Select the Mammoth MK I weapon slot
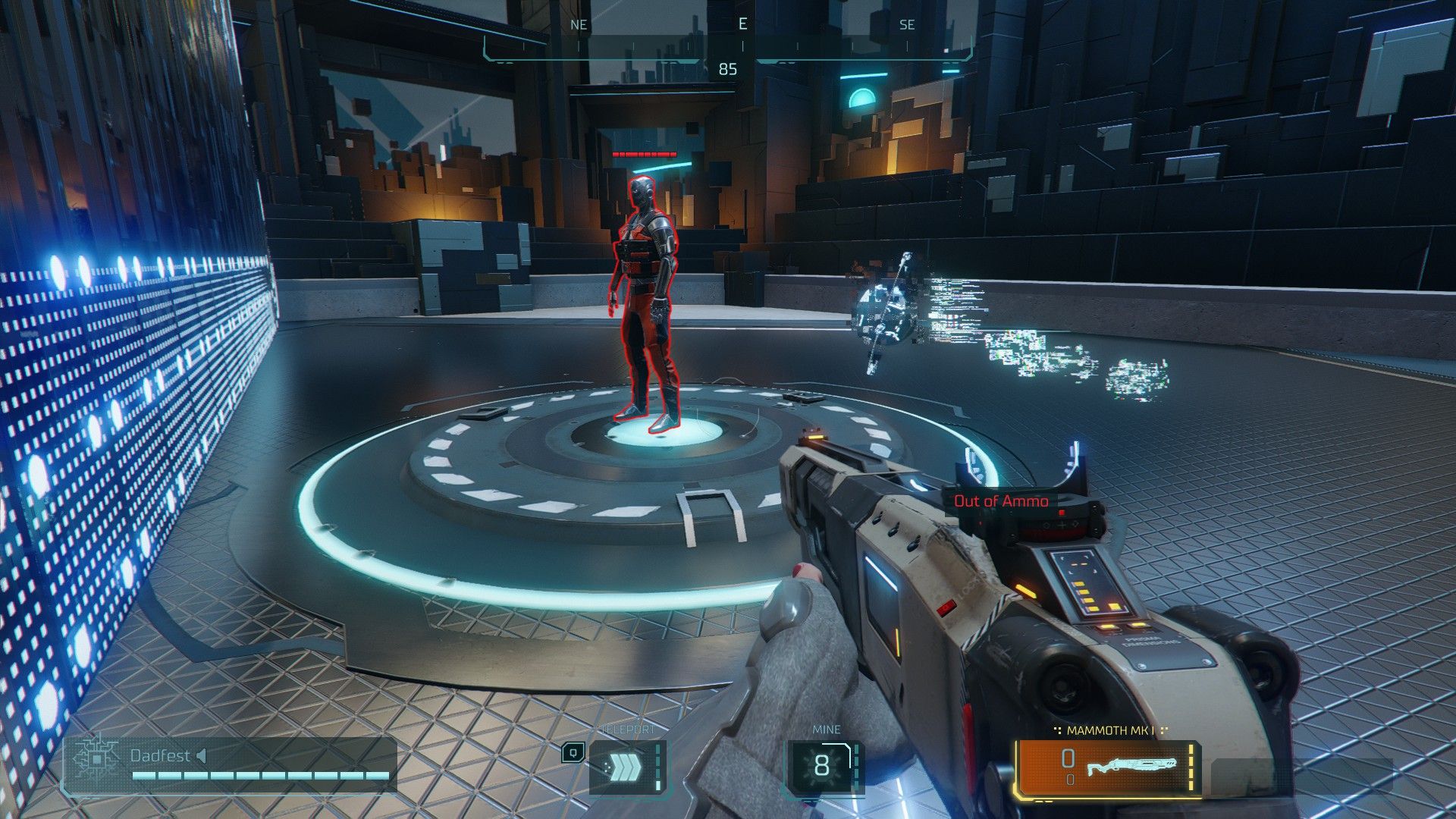The width and height of the screenshot is (1456, 819). (1108, 768)
